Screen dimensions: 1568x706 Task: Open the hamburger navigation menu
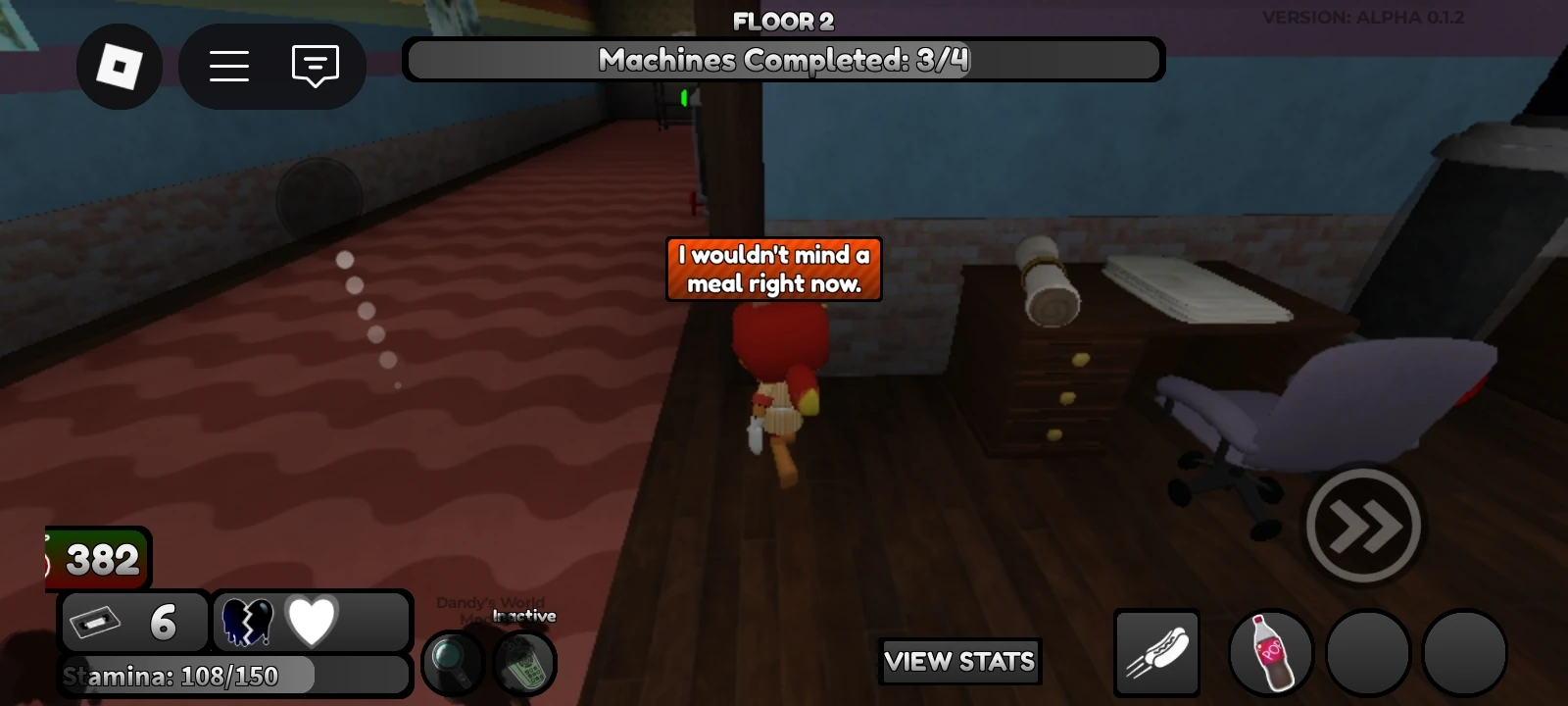click(227, 66)
